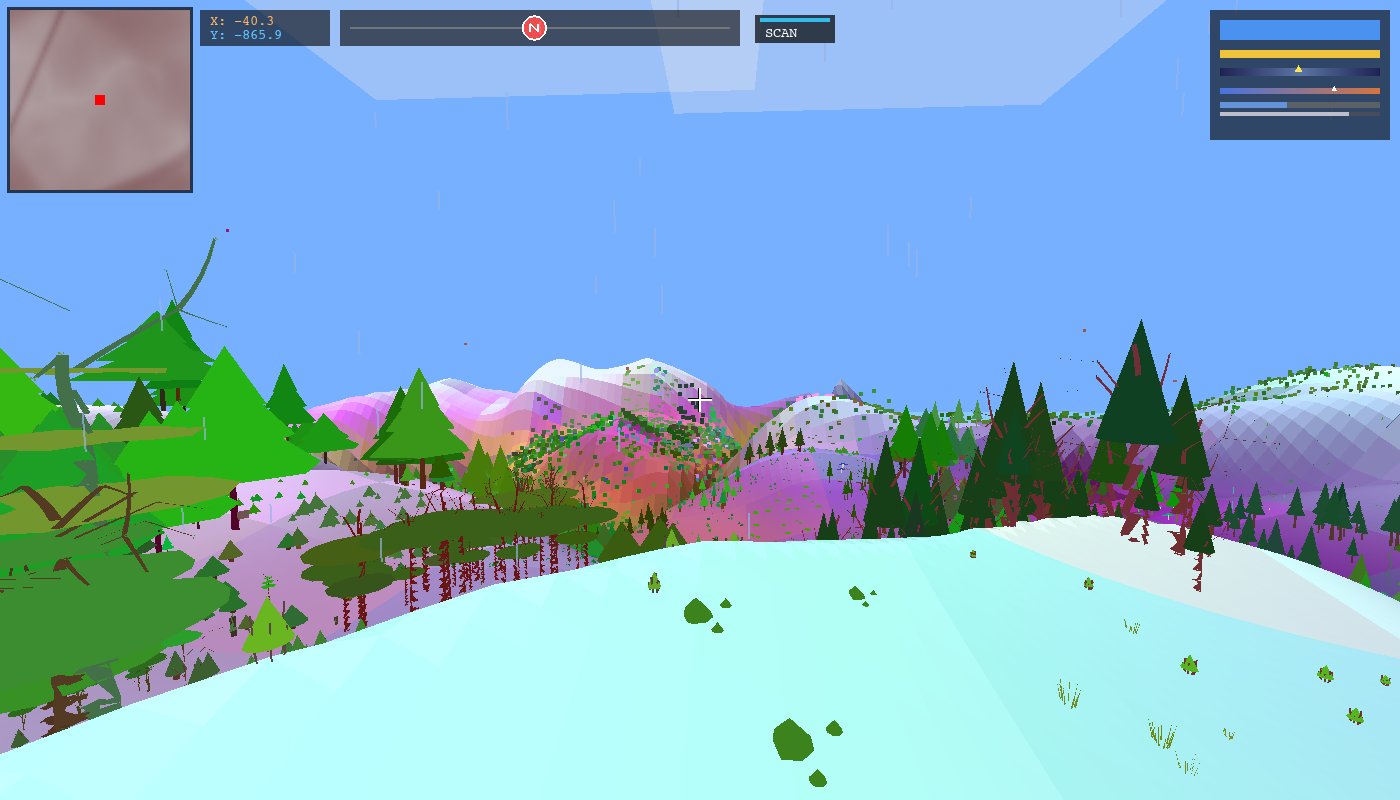Click the X/Y coordinate readout
The height and width of the screenshot is (800, 1400).
pos(264,27)
